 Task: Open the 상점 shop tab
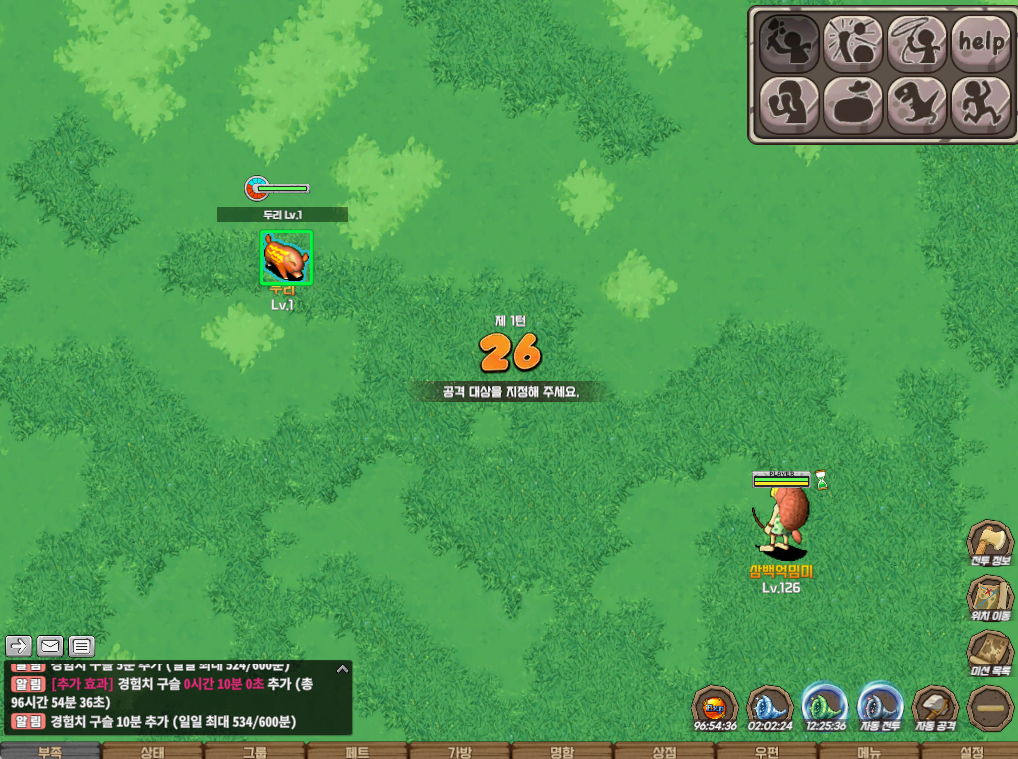pyautogui.click(x=664, y=751)
